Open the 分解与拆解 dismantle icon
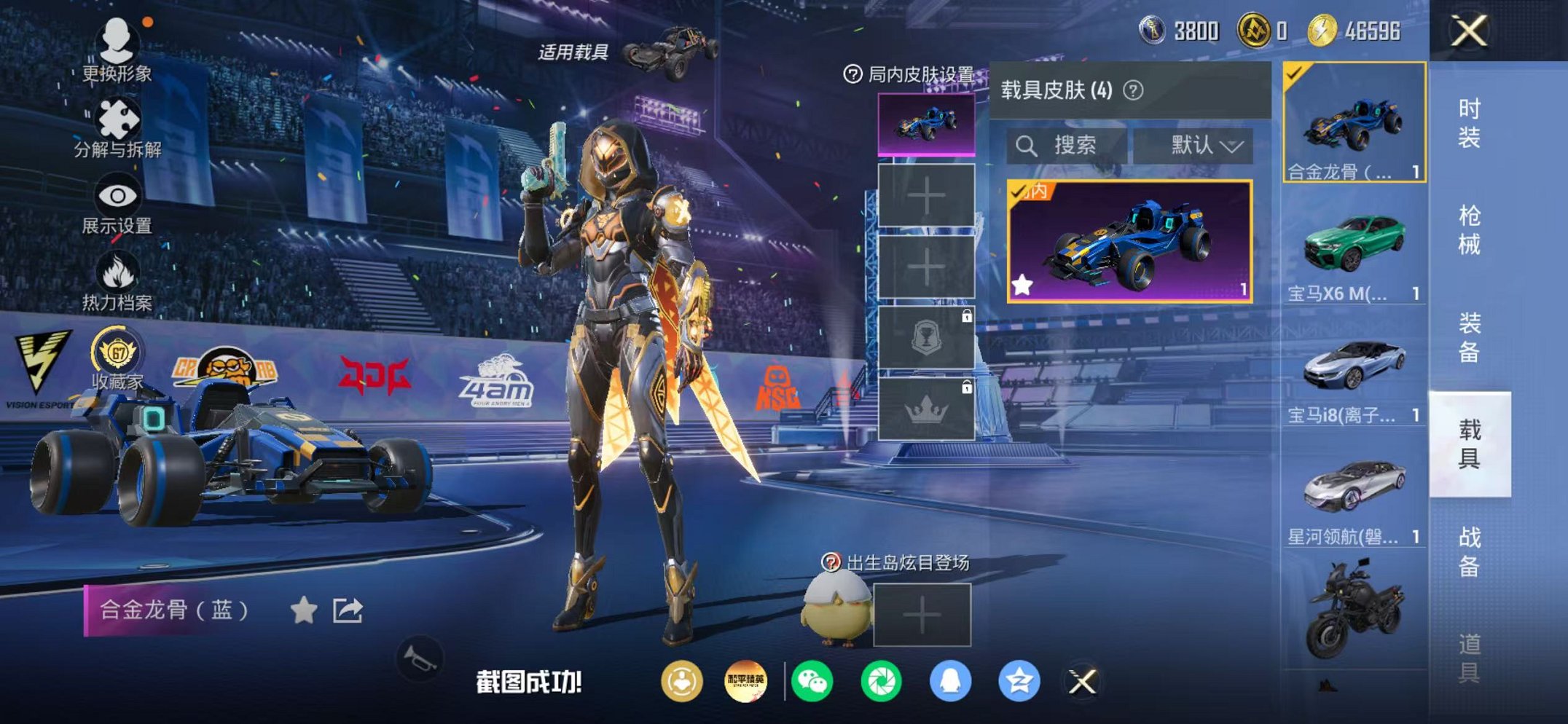This screenshot has height=724, width=1568. [x=119, y=117]
